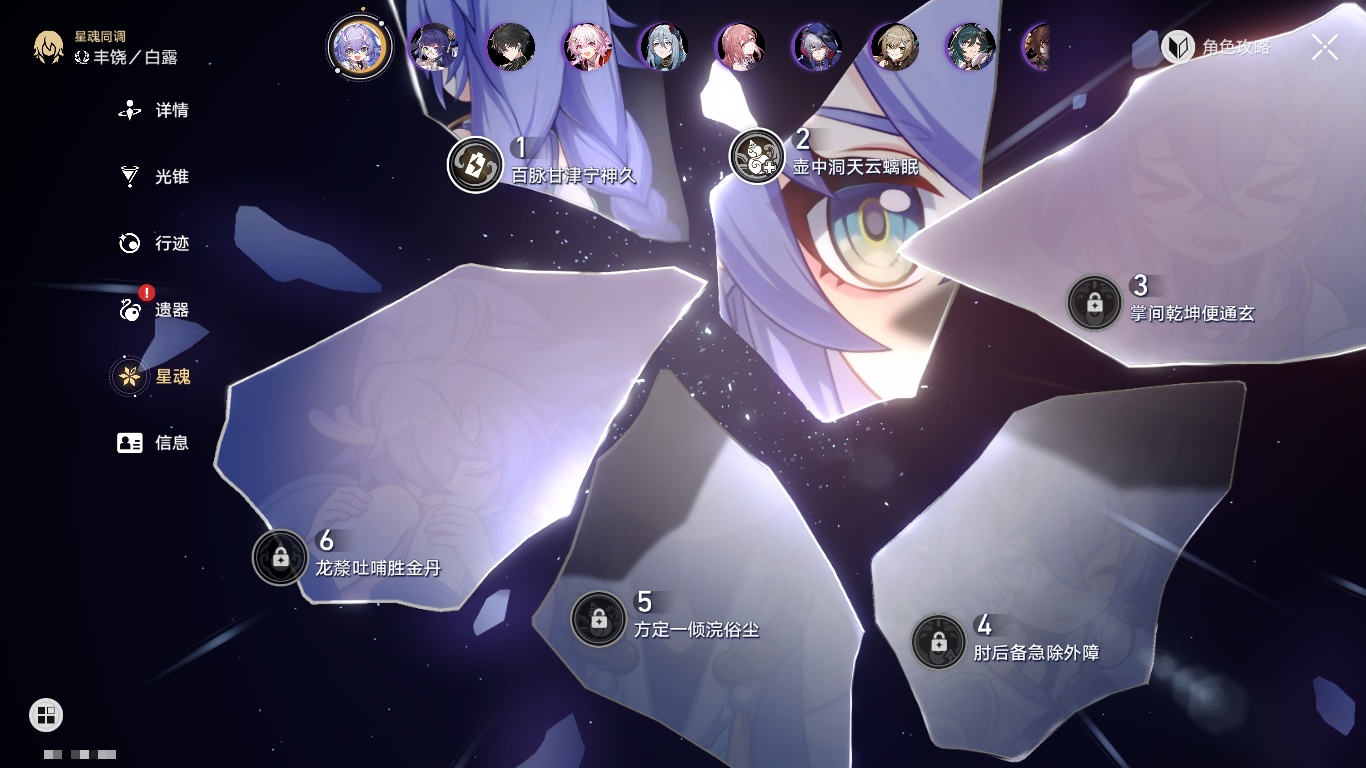This screenshot has width=1366, height=768.
Task: Inspect locked eidolon 3 掌间乾坤便通玄
Action: pyautogui.click(x=1094, y=302)
